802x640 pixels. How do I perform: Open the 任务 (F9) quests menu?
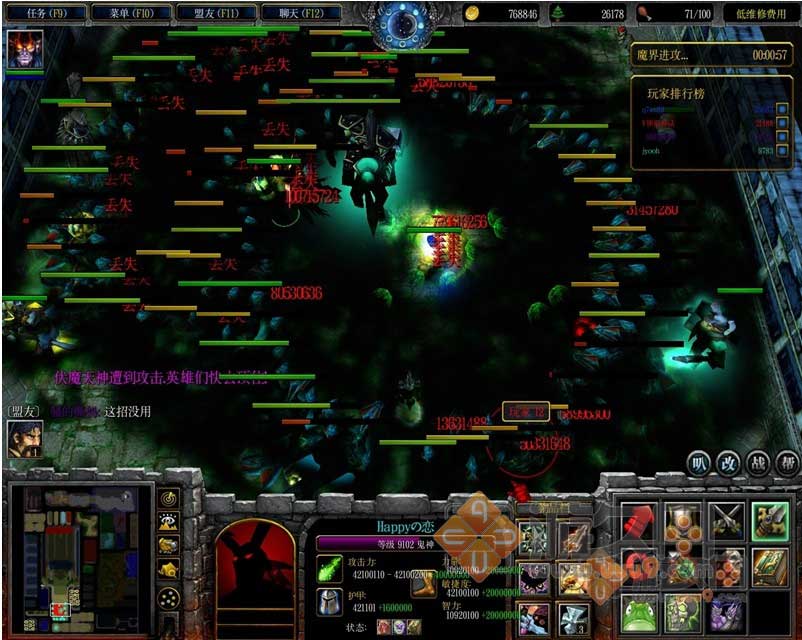pos(45,14)
